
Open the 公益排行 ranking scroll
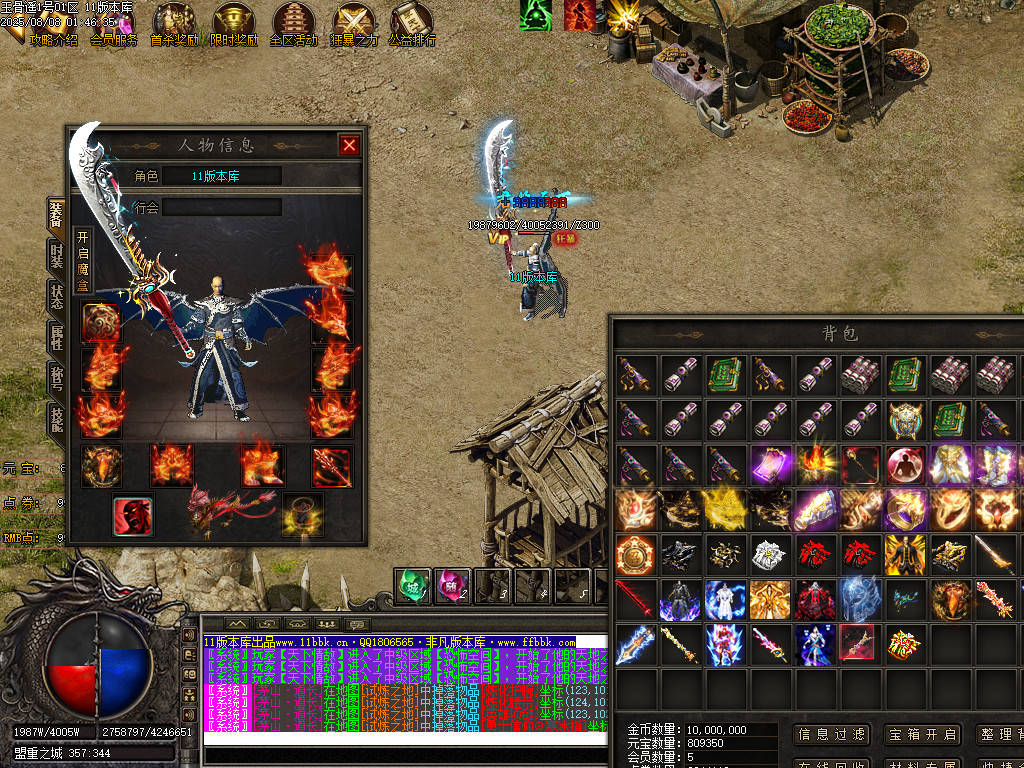(412, 25)
